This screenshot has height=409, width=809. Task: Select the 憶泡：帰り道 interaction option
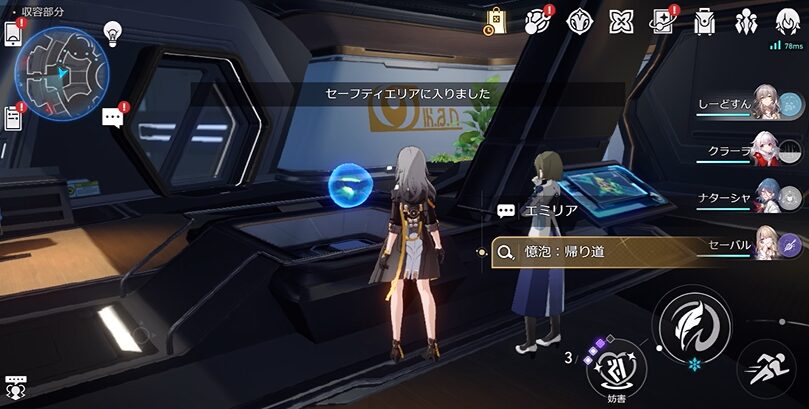pos(600,252)
